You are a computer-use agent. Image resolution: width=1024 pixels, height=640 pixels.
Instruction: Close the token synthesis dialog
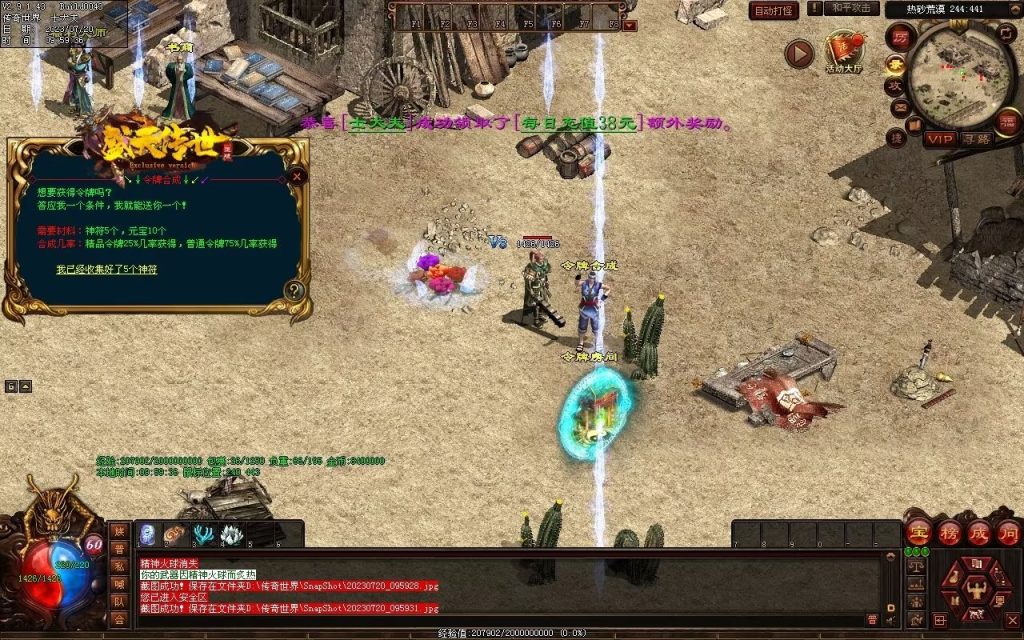297,176
